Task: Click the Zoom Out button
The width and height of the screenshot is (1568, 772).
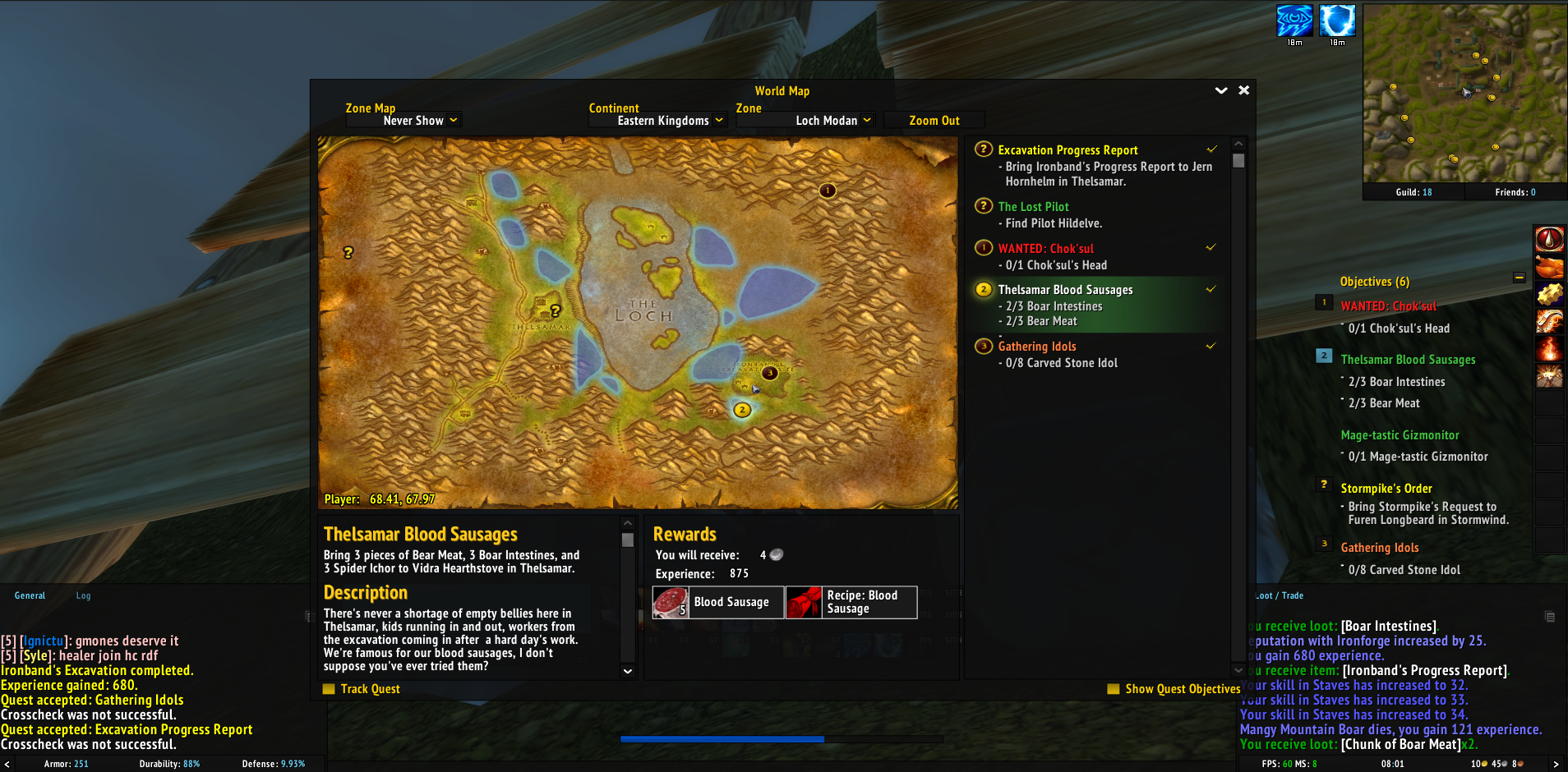Action: coord(934,120)
